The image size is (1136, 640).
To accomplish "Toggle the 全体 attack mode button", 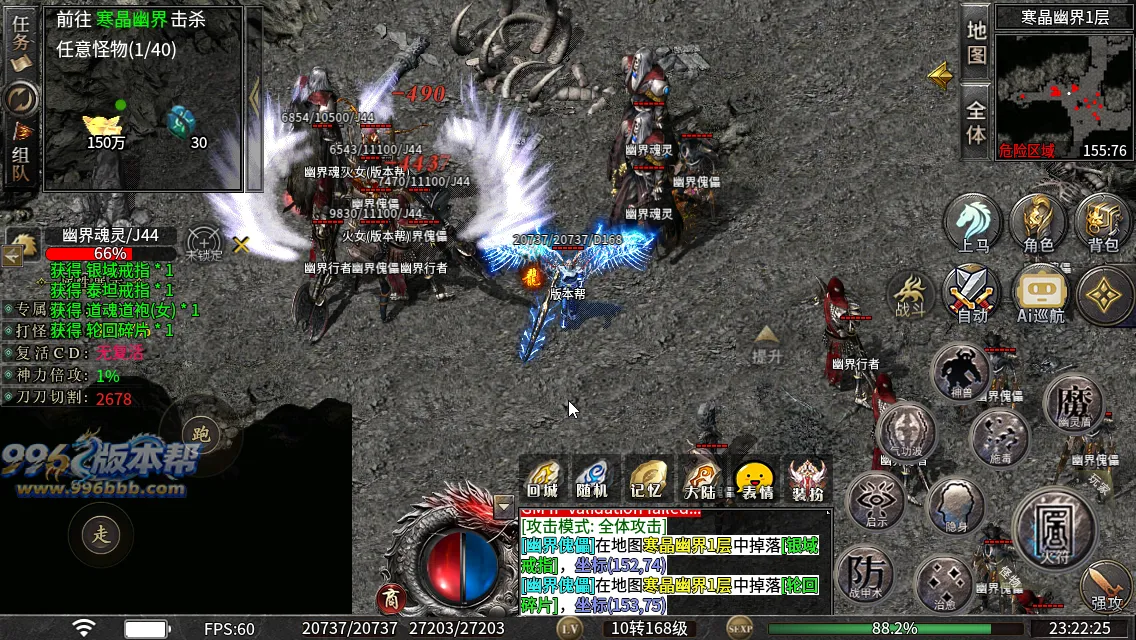I will [976, 120].
